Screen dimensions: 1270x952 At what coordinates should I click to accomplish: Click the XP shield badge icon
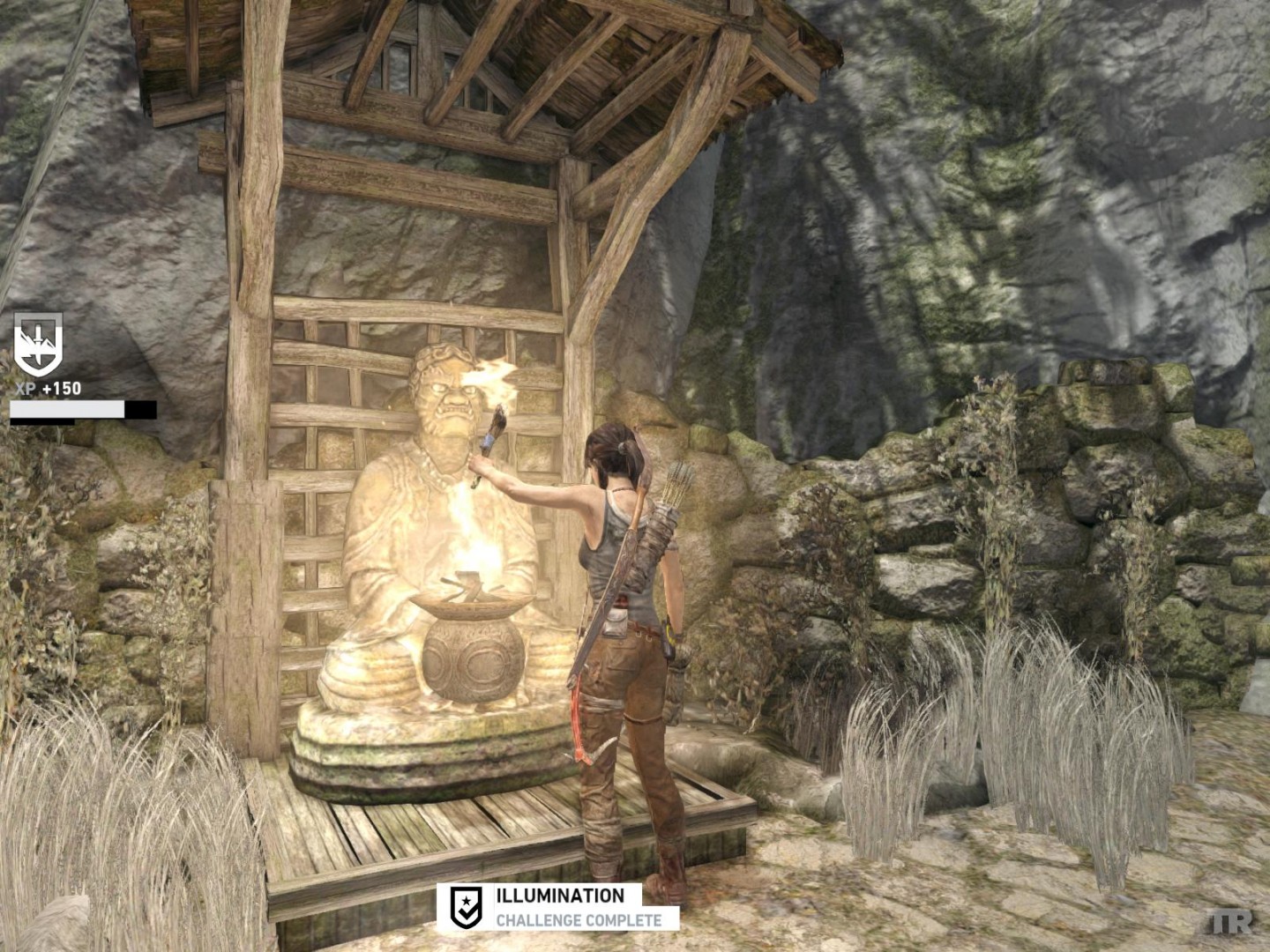point(38,345)
